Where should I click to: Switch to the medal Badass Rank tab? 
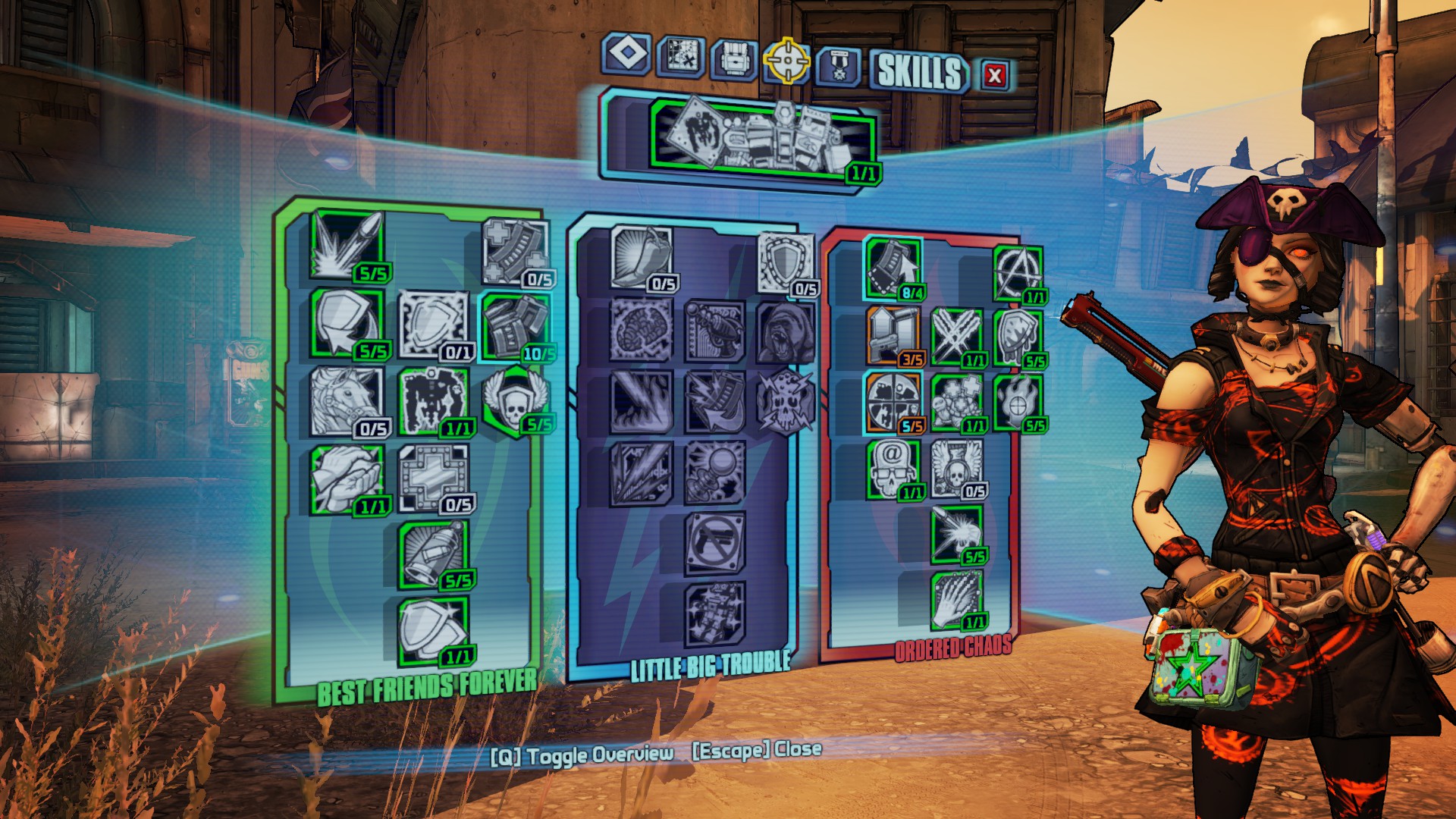[838, 66]
